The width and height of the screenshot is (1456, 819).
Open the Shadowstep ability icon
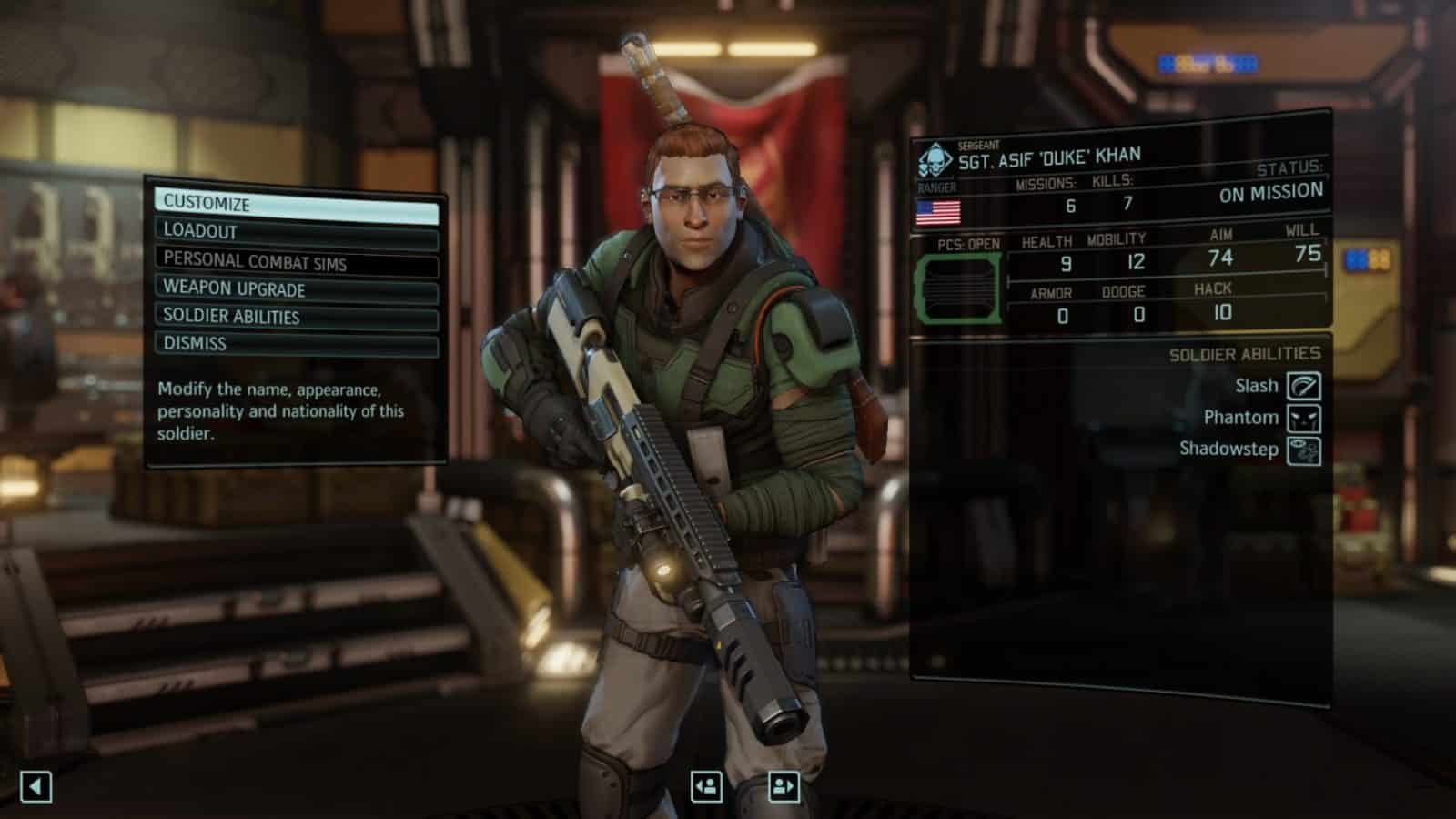click(1305, 449)
